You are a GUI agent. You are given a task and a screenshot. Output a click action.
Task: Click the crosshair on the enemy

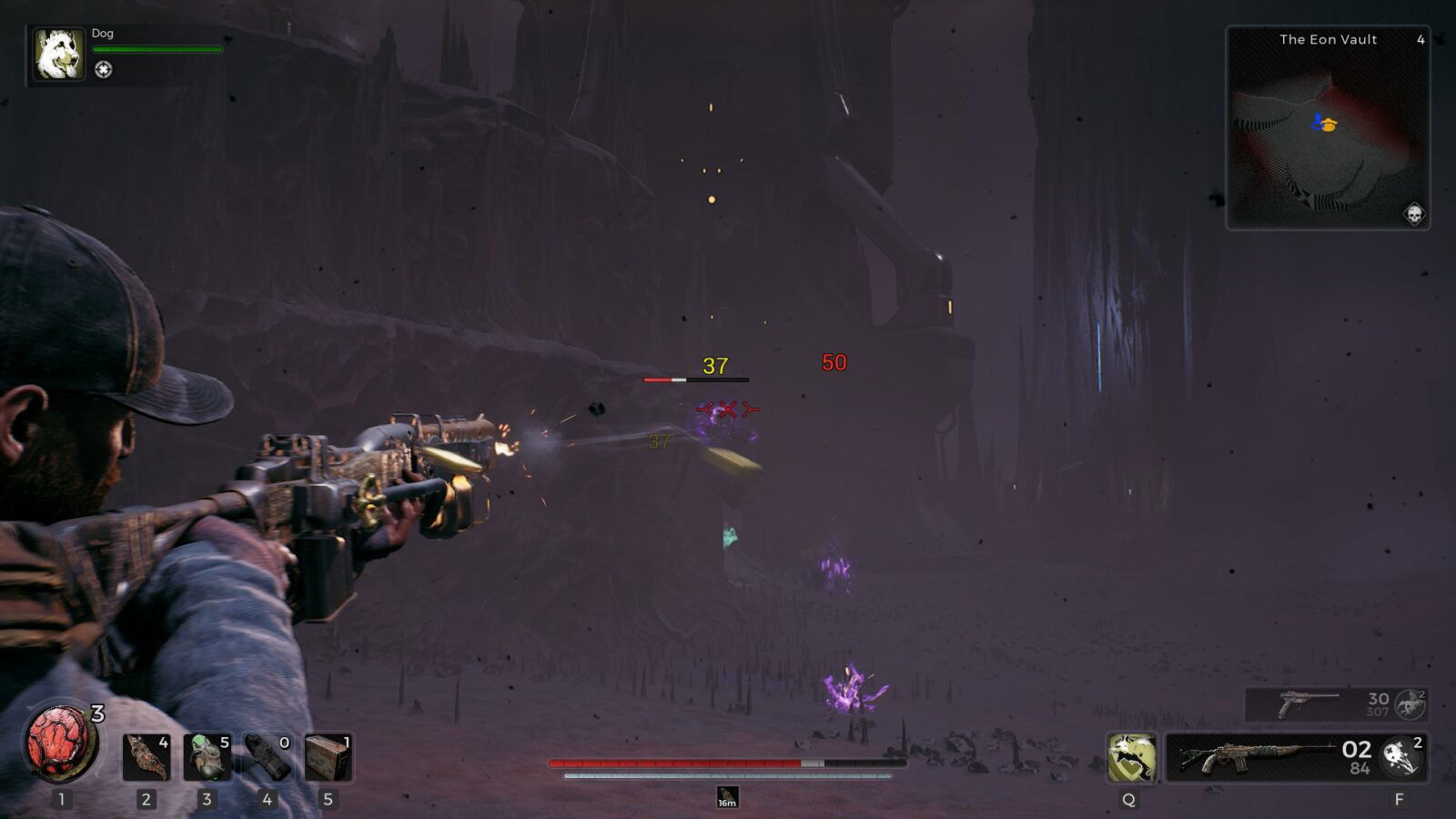click(726, 409)
